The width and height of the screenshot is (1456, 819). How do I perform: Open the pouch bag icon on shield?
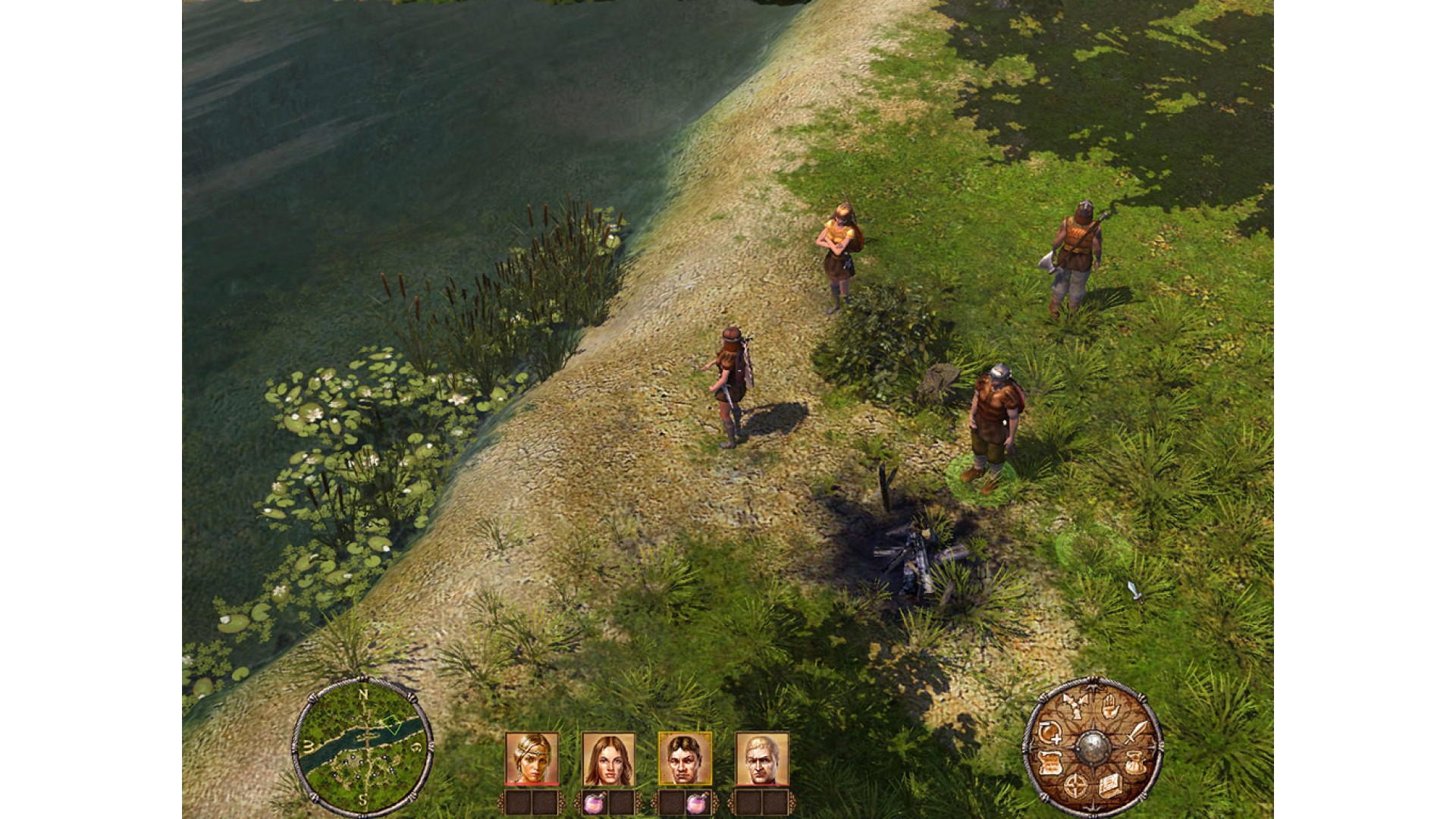tap(1134, 764)
